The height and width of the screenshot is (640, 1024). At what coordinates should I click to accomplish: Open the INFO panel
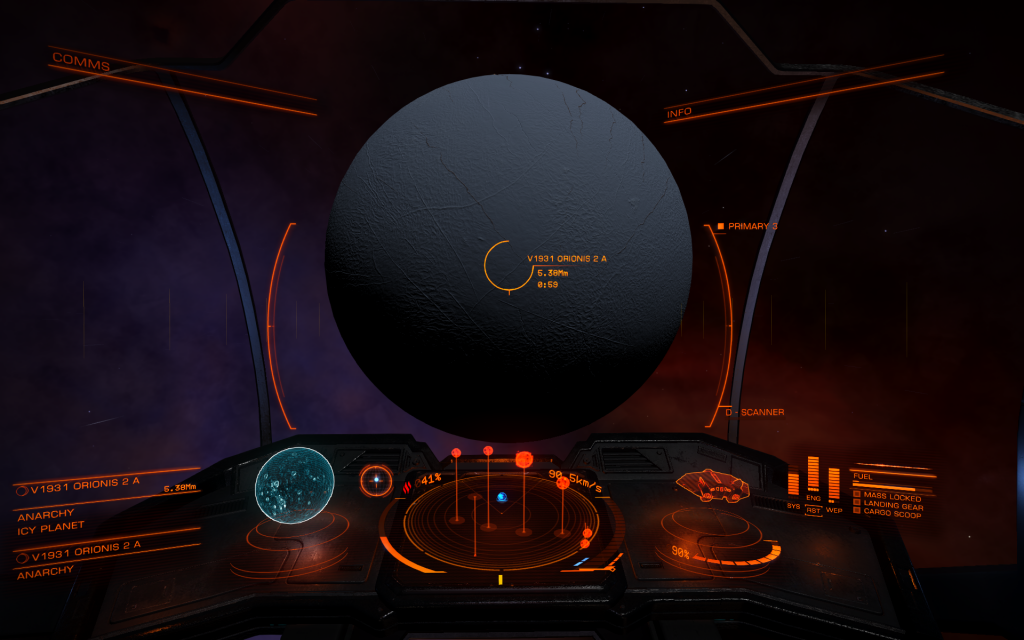click(679, 113)
